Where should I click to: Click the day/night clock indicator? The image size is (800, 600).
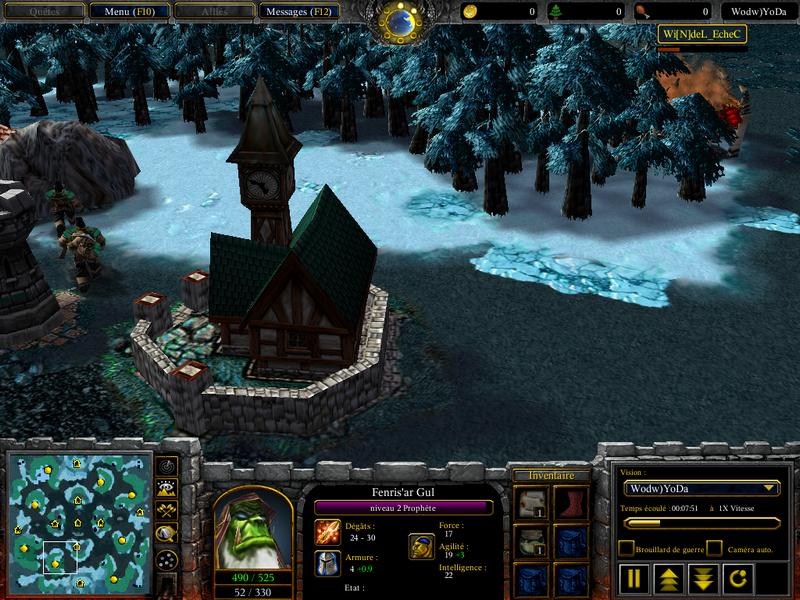point(400,22)
